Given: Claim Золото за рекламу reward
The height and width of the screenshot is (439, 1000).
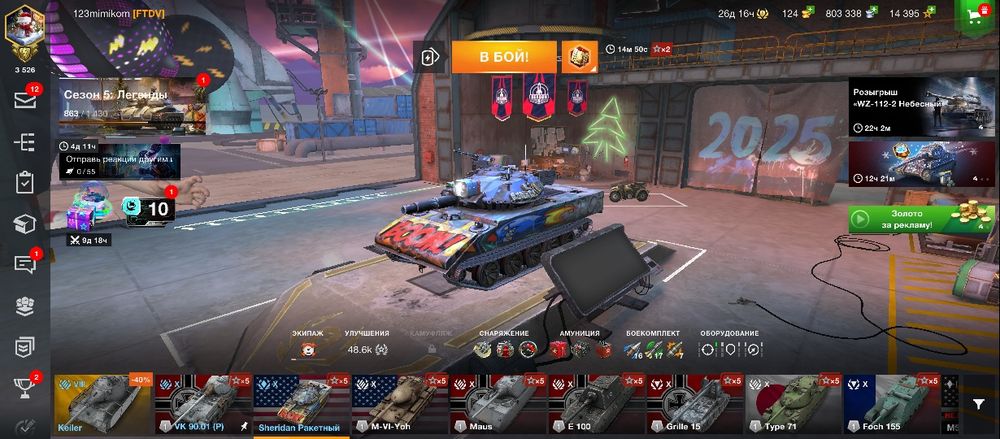Looking at the screenshot, I should tap(921, 219).
